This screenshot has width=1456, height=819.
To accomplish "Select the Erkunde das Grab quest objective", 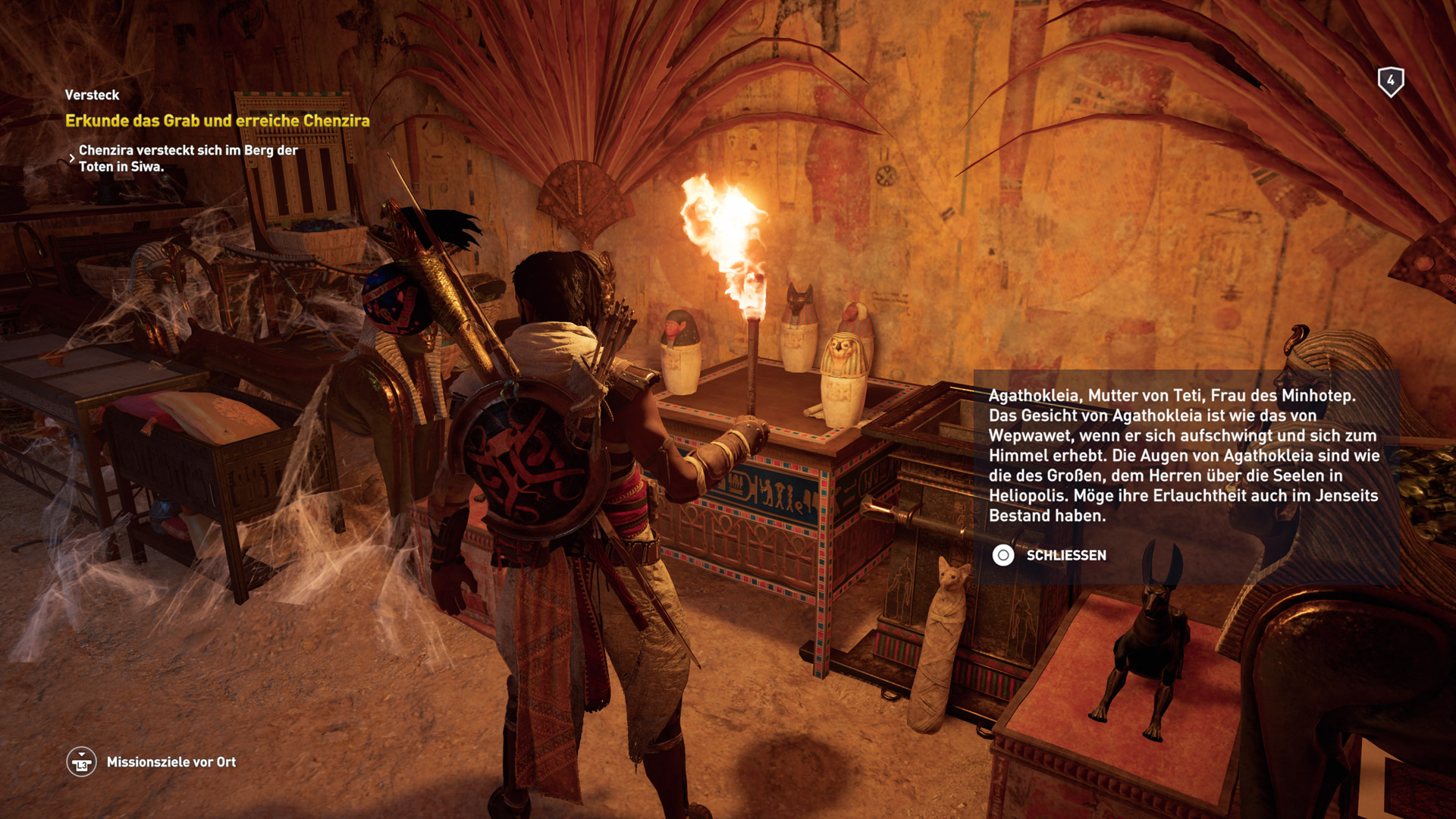I will tap(217, 121).
